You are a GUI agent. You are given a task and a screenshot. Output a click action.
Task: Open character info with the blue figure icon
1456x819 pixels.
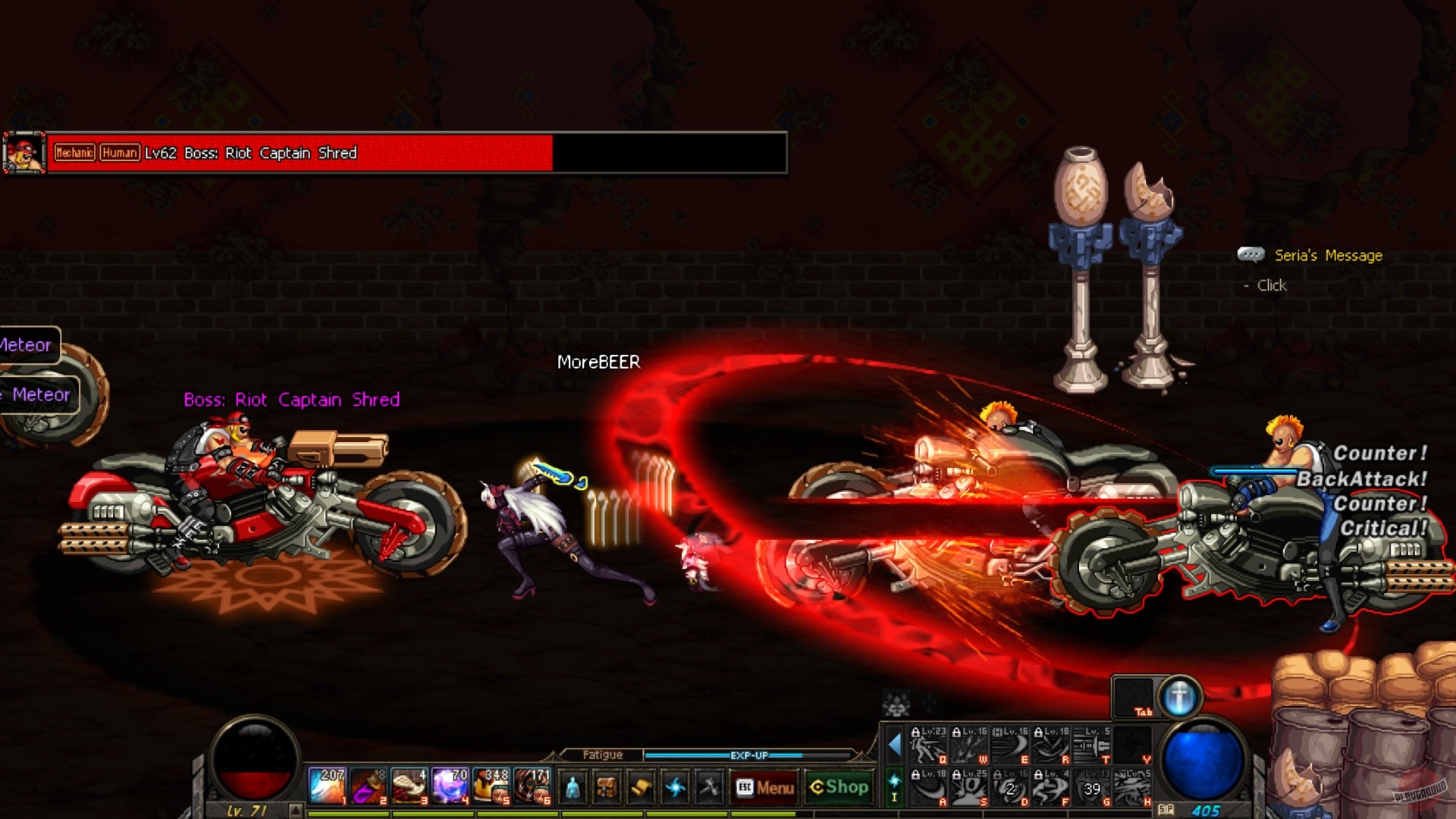573,786
